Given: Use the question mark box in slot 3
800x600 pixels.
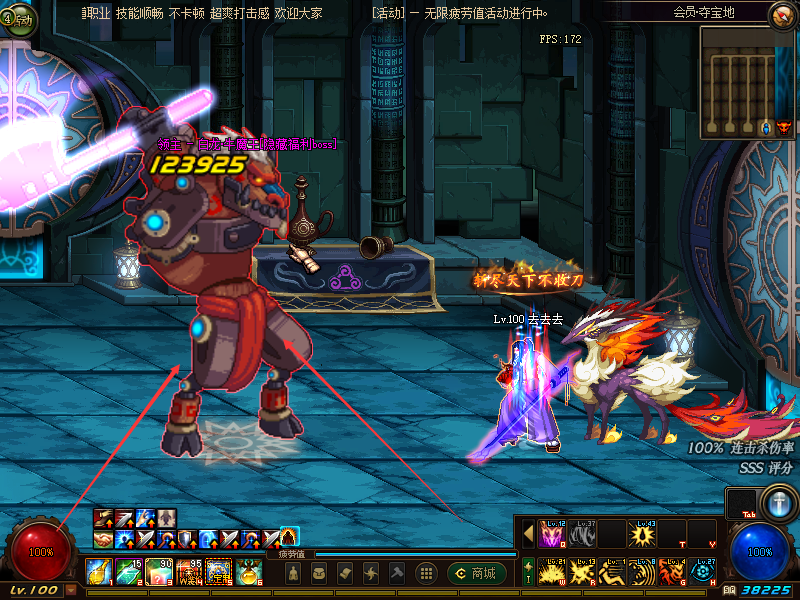Looking at the screenshot, I should (160, 572).
